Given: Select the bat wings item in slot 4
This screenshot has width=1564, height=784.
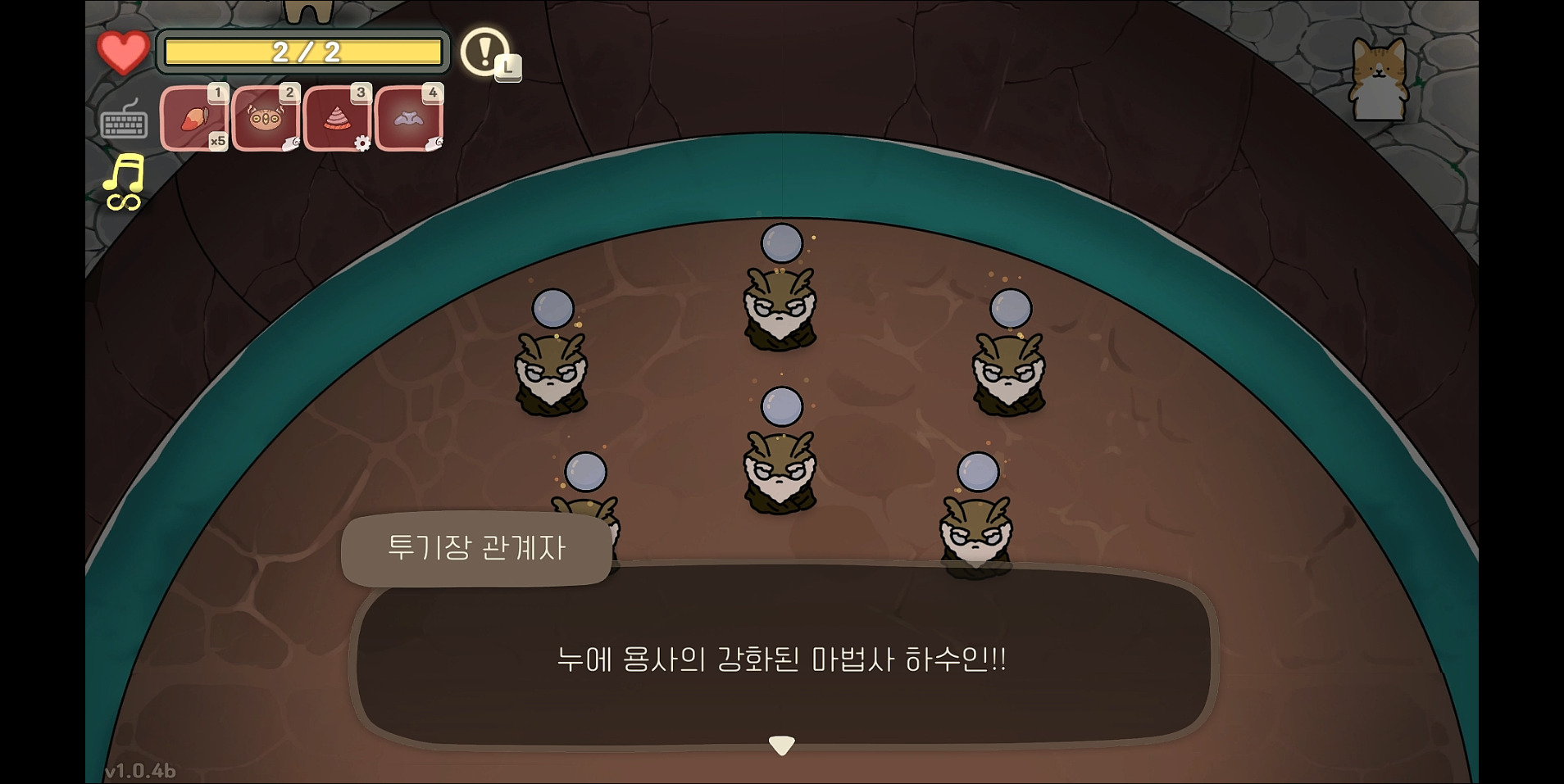Looking at the screenshot, I should (x=409, y=117).
